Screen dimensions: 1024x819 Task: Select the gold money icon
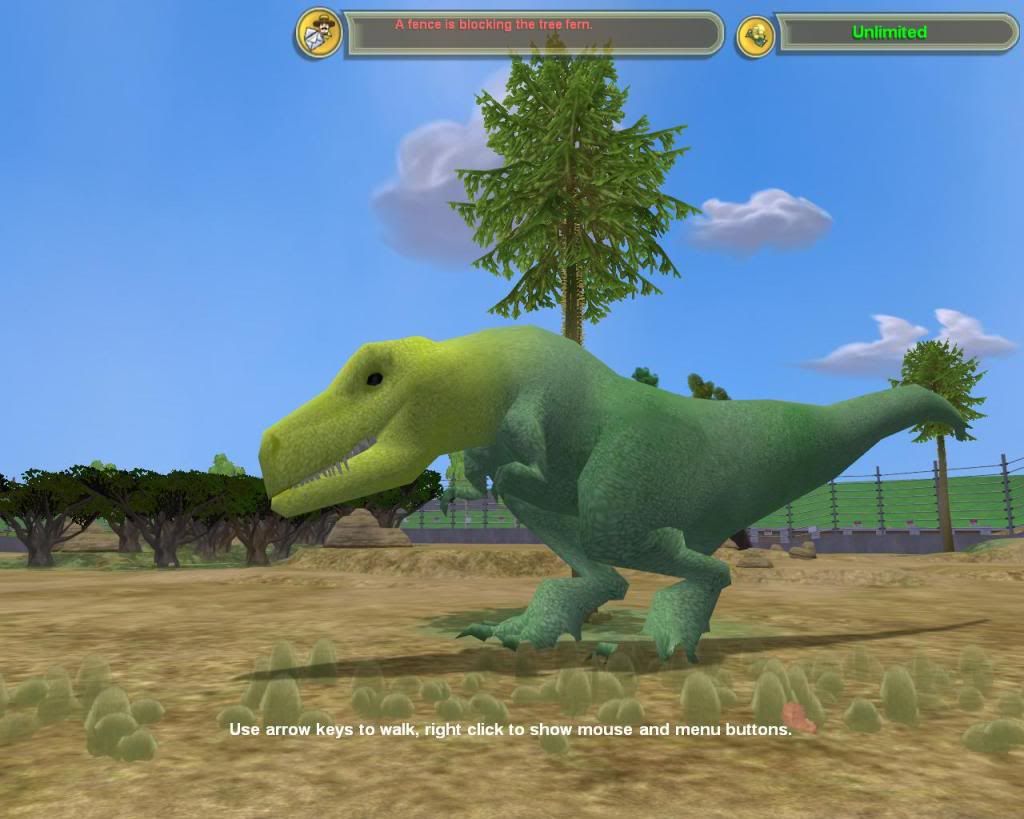(x=756, y=36)
